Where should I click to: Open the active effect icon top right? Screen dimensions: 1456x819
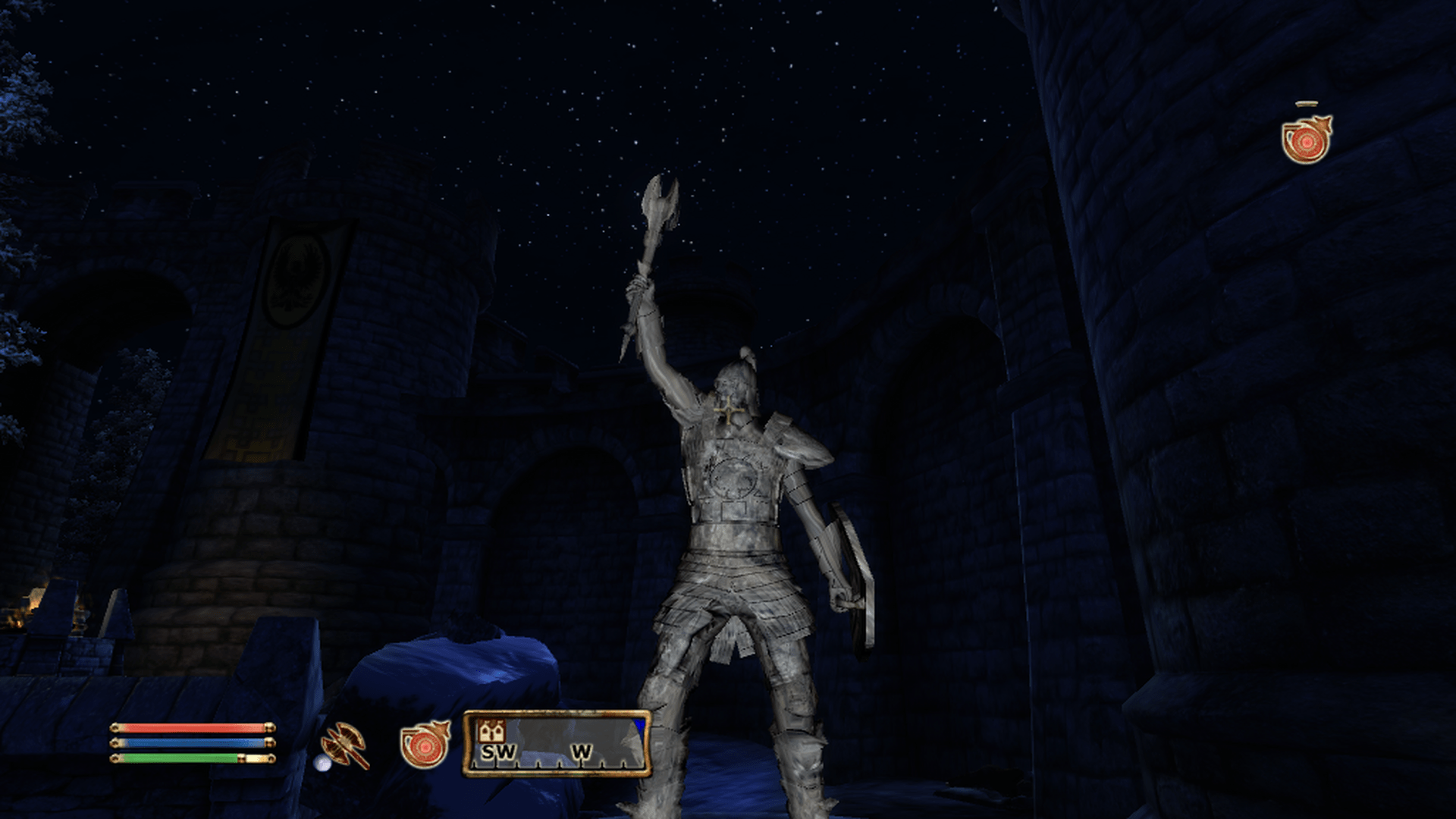pyautogui.click(x=1306, y=140)
